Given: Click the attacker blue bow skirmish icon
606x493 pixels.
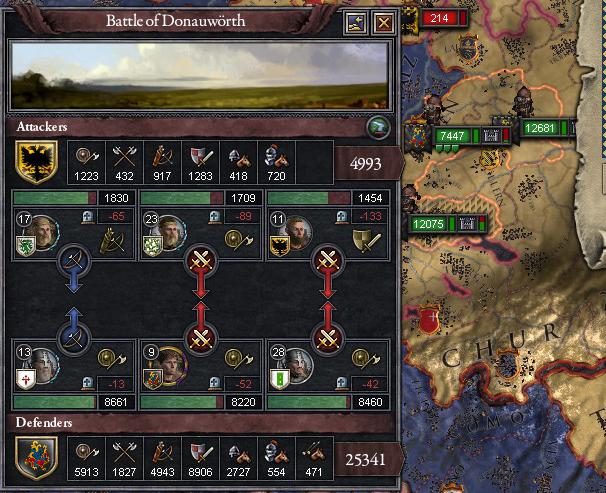Looking at the screenshot, I should 71,265.
